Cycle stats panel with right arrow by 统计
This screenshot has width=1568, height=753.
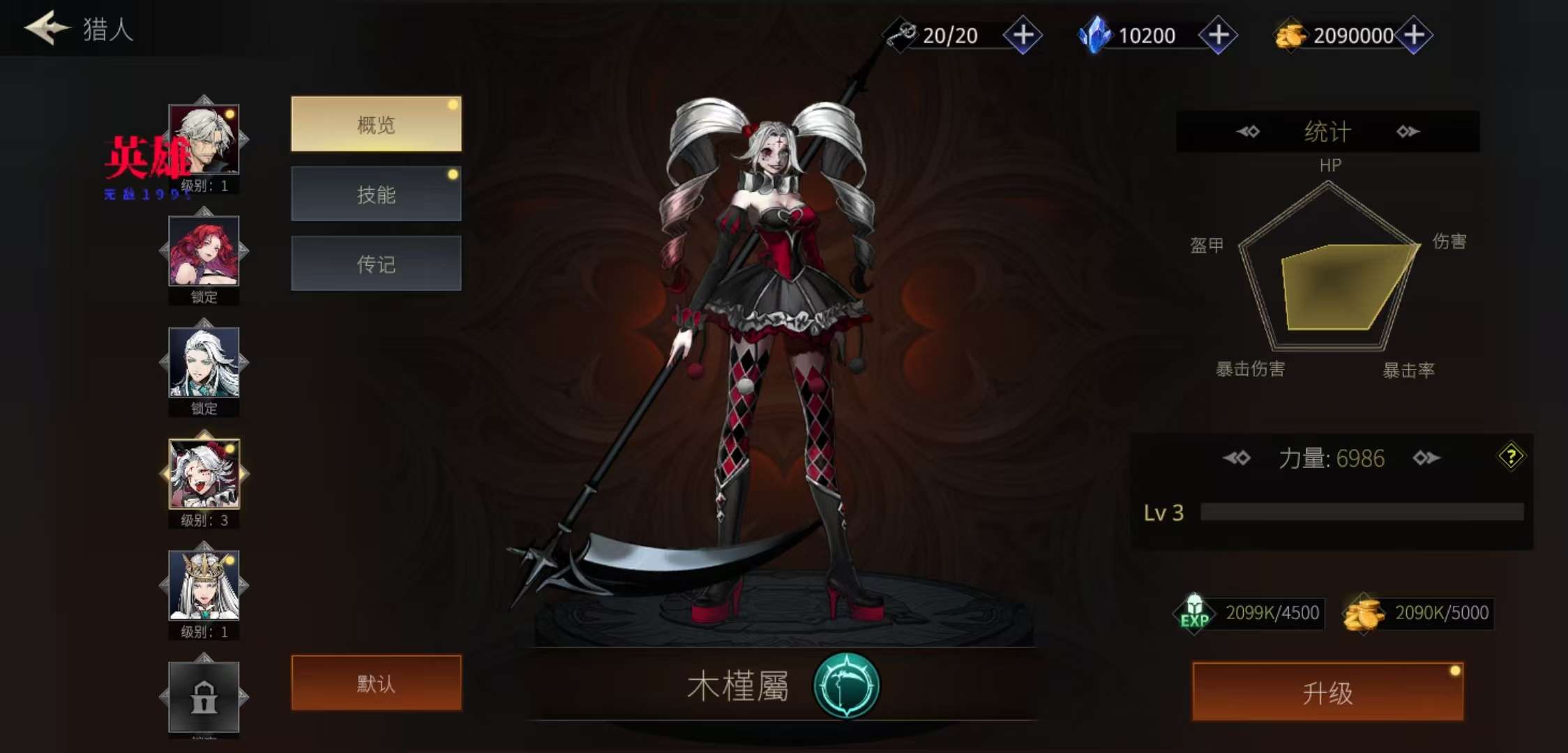click(1408, 131)
